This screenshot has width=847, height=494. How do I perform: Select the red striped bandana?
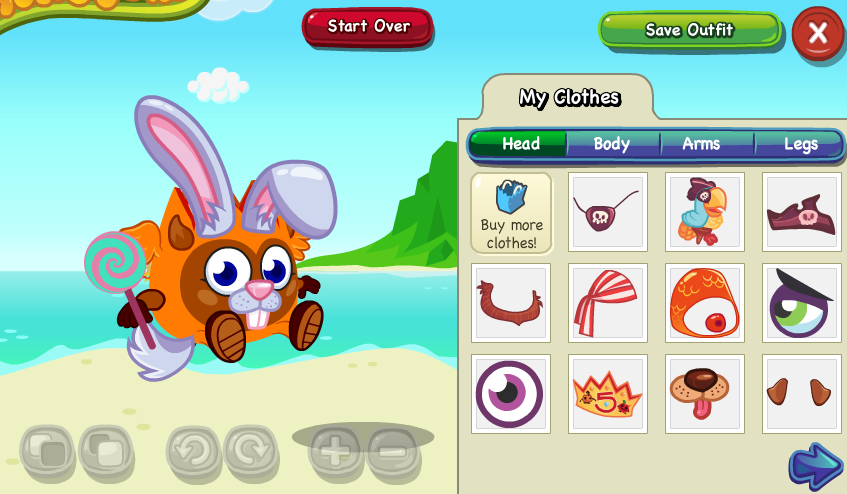(x=607, y=303)
